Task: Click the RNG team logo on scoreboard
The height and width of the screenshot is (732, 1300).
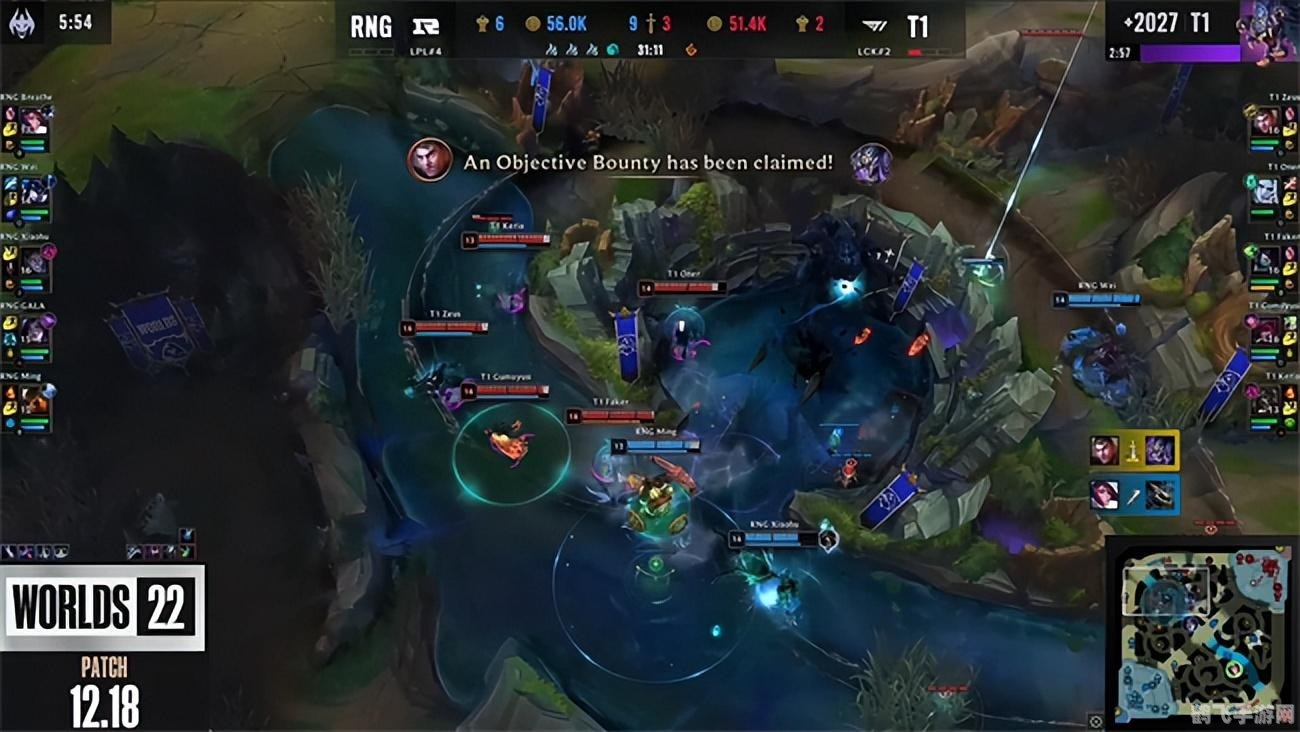Action: point(426,26)
